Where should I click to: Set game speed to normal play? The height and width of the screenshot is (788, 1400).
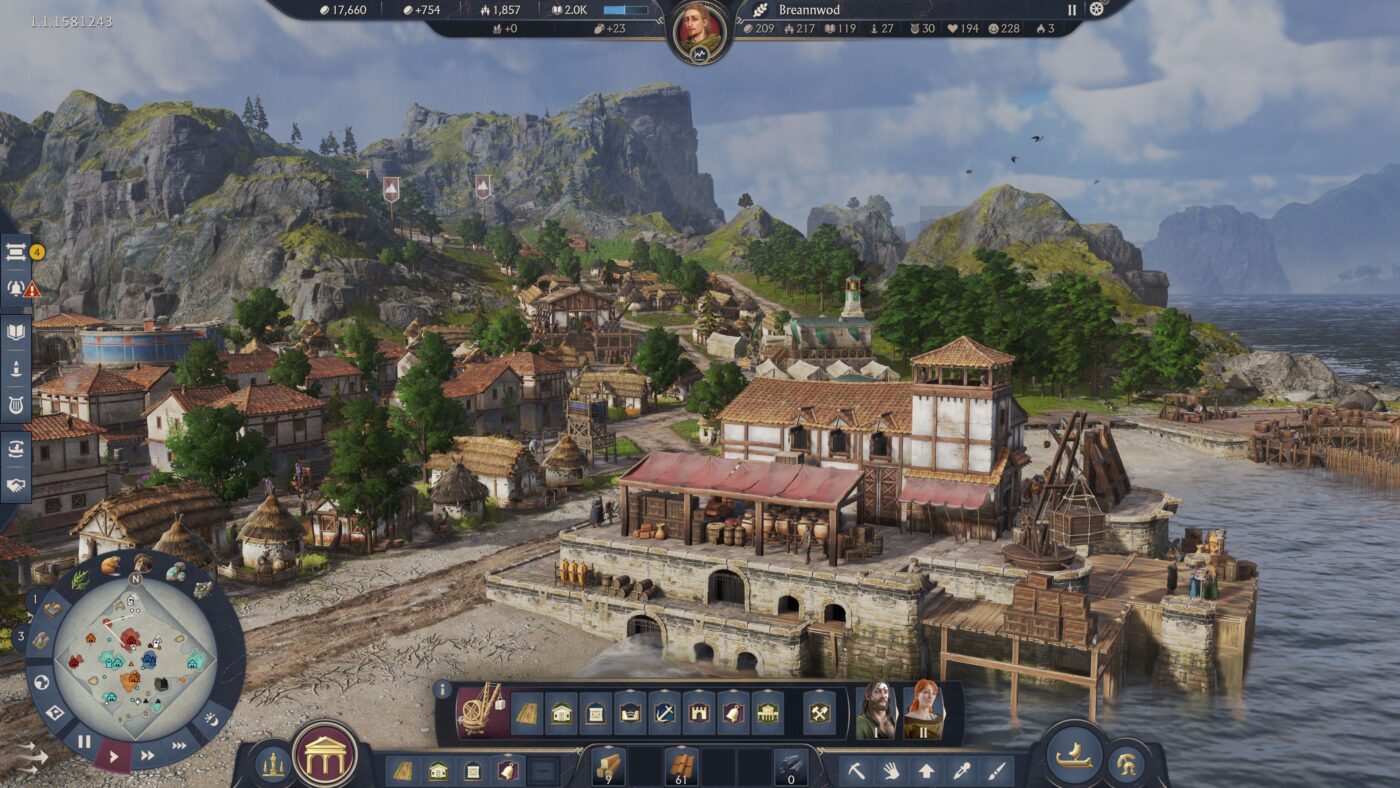click(x=113, y=755)
